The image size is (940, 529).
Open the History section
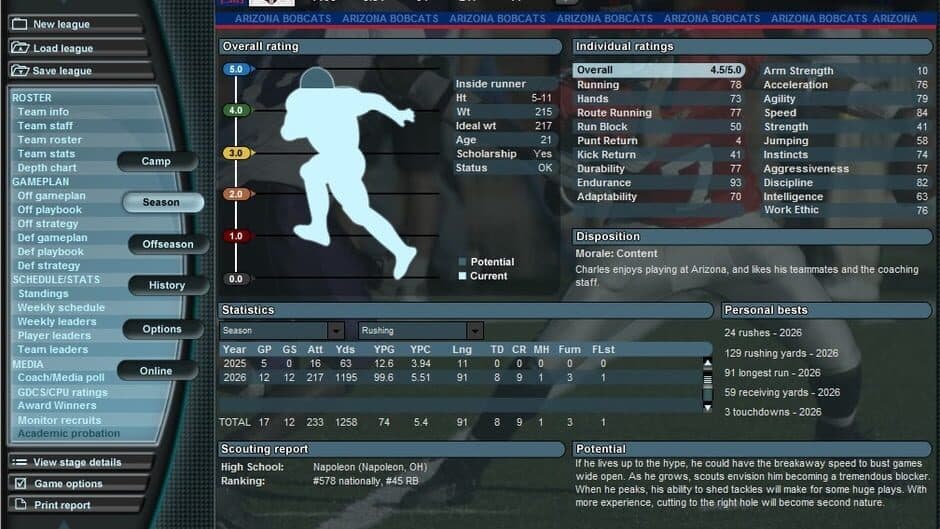(167, 285)
